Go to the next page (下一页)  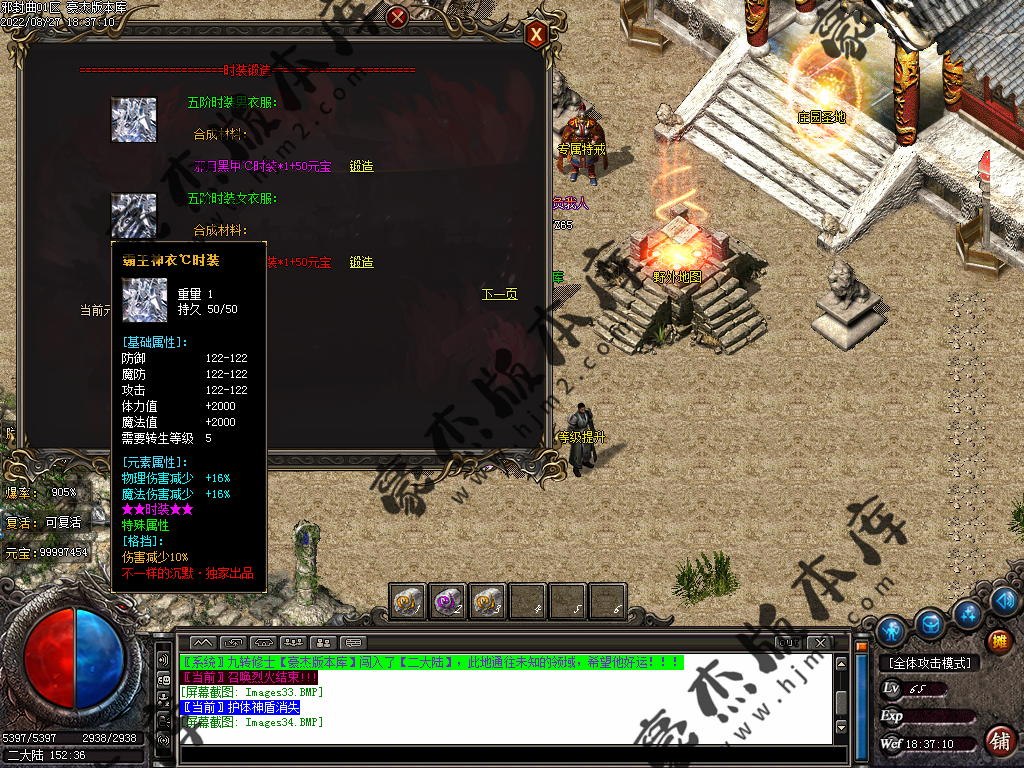[x=499, y=294]
